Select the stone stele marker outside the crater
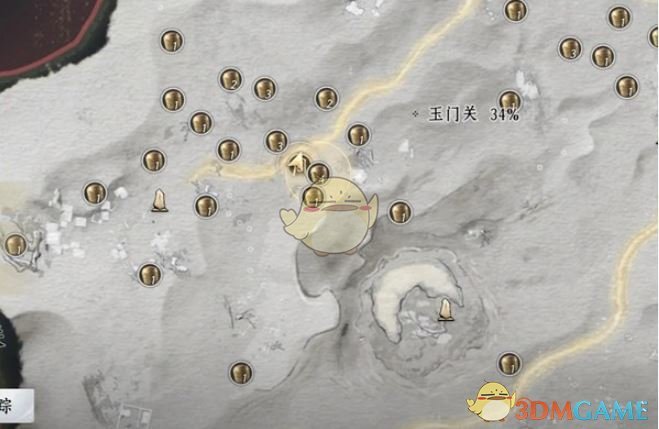 coord(157,204)
